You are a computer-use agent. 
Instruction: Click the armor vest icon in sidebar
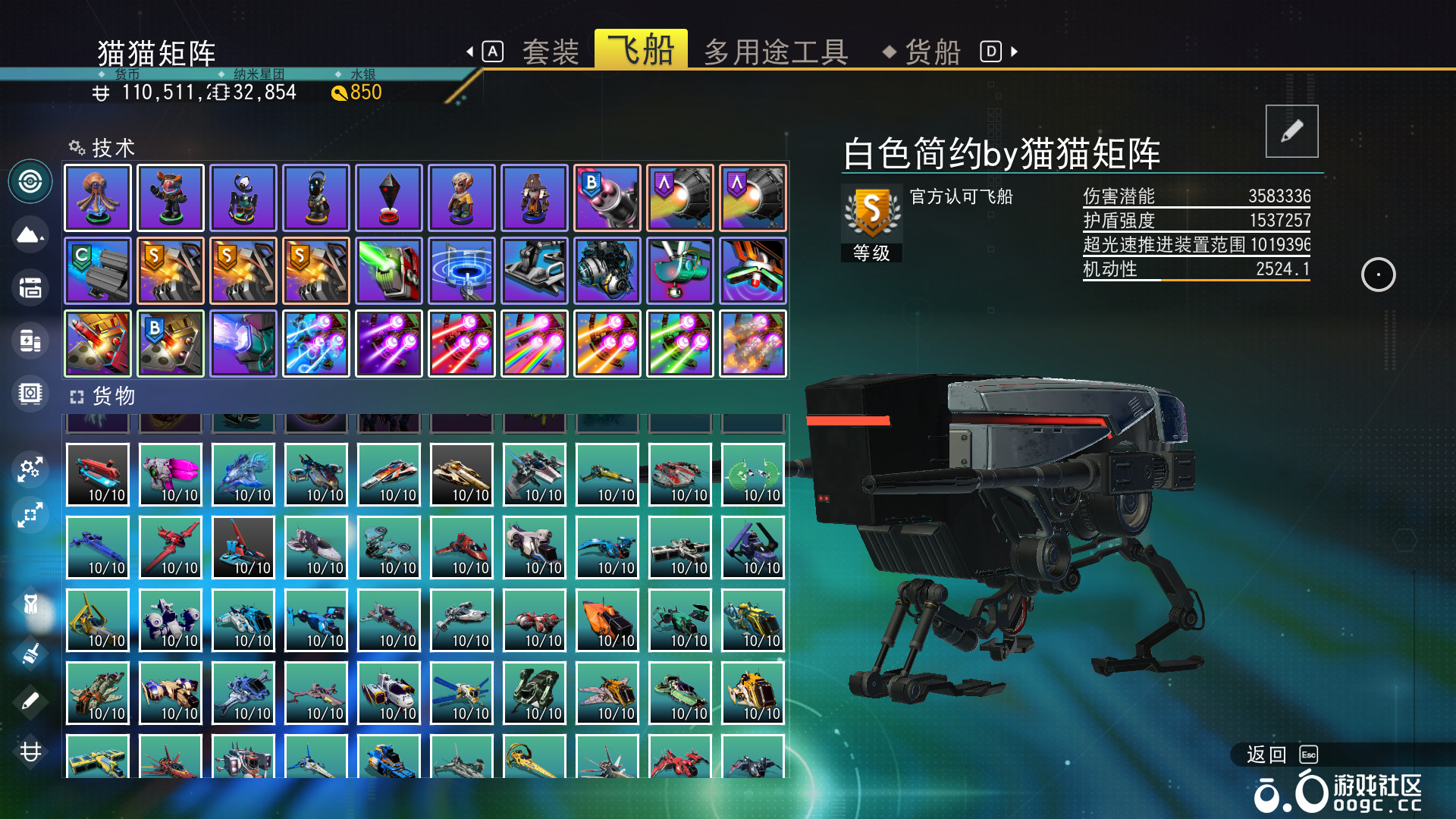click(30, 603)
